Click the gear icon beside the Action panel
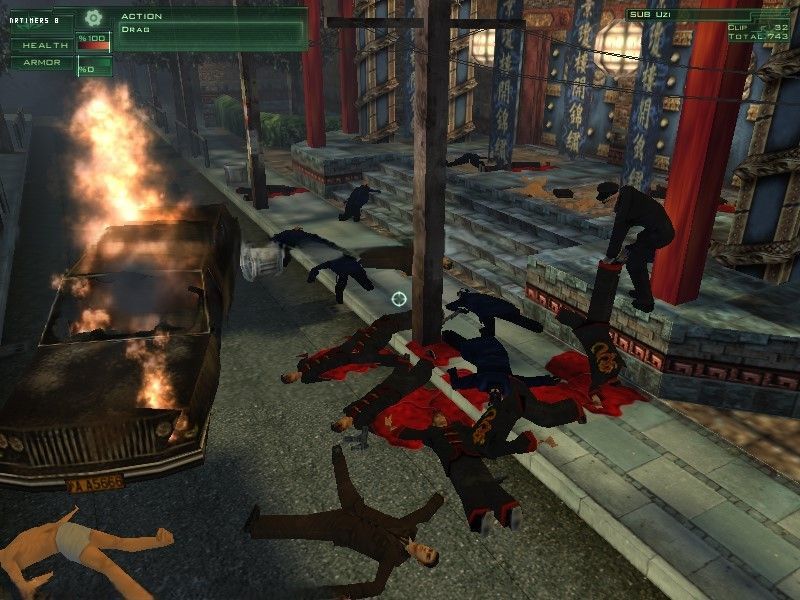Viewport: 800px width, 600px height. [93, 17]
